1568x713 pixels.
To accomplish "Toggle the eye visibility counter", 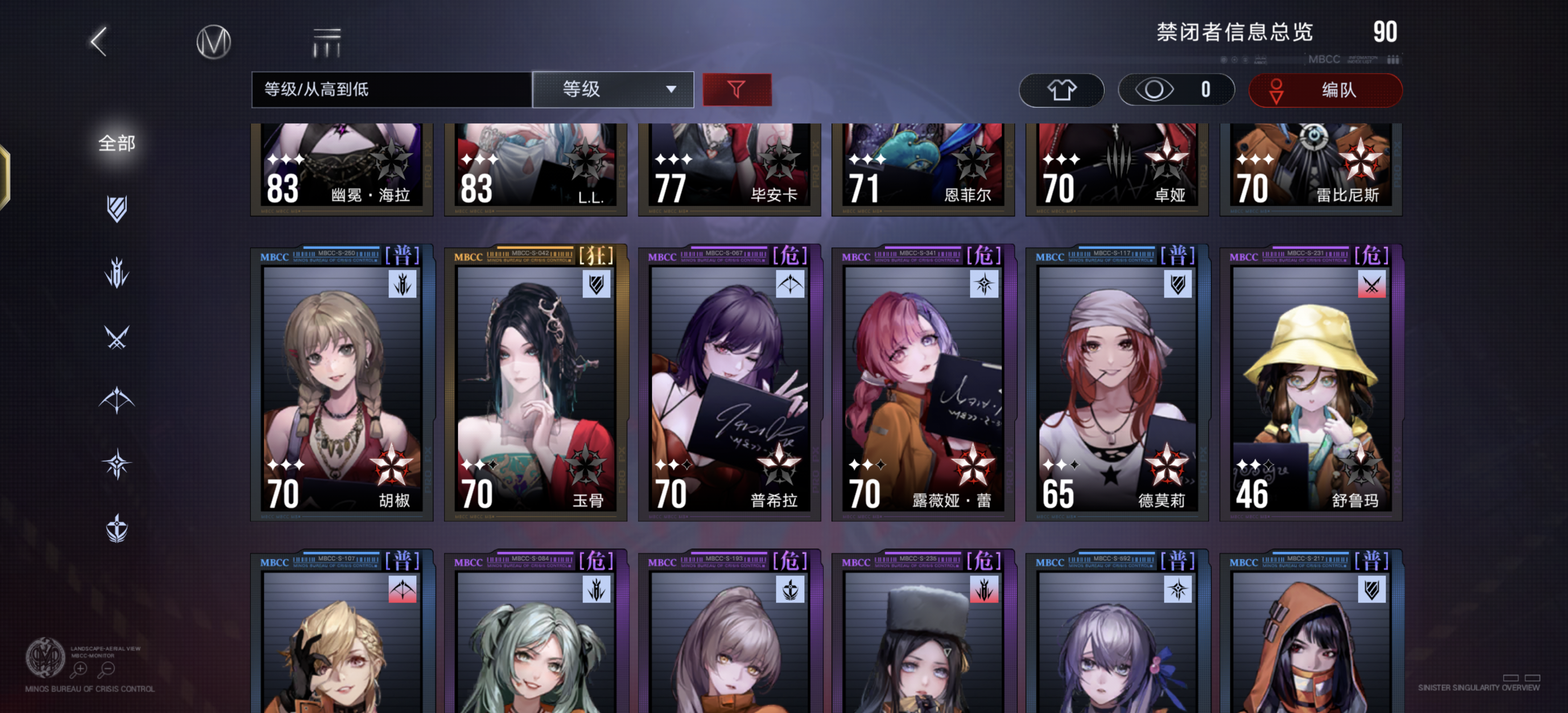I will 1176,90.
